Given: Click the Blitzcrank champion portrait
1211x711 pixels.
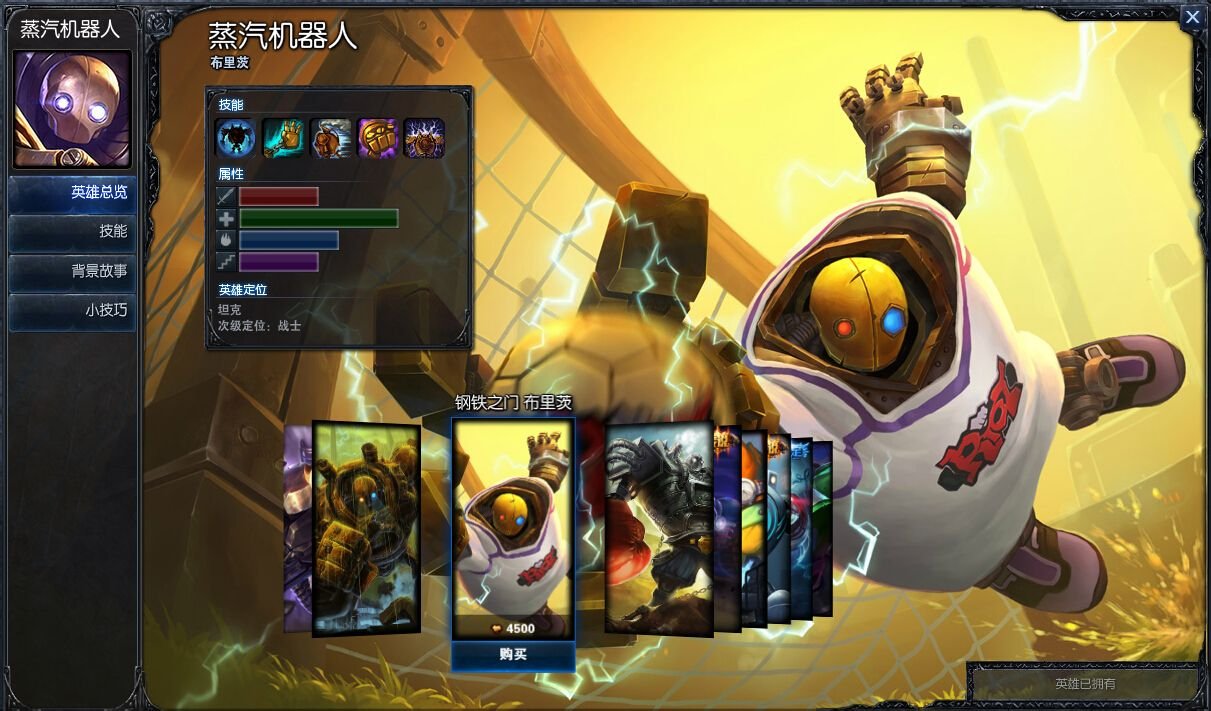Looking at the screenshot, I should [72, 109].
